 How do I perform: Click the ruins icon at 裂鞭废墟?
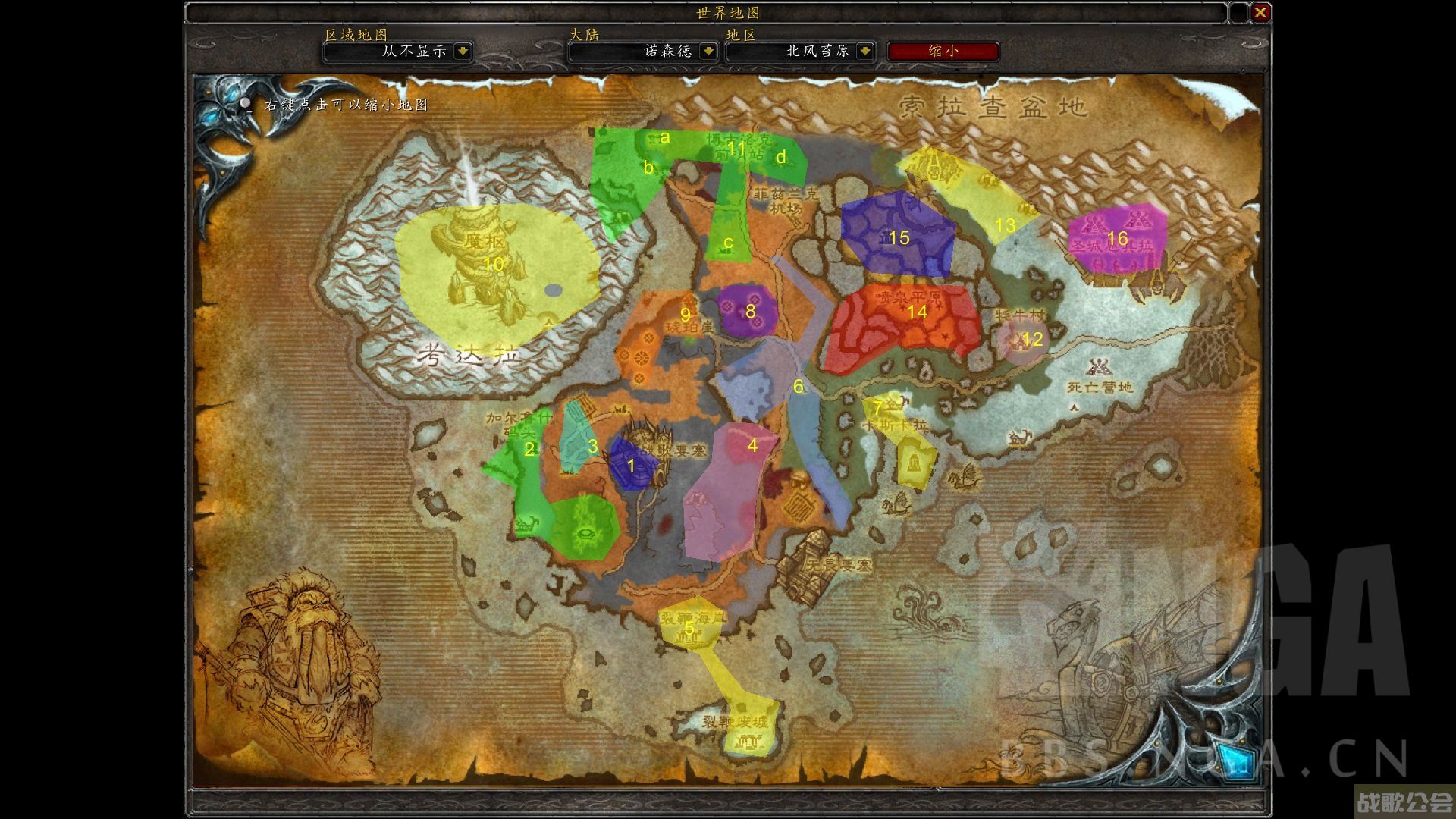(x=749, y=742)
